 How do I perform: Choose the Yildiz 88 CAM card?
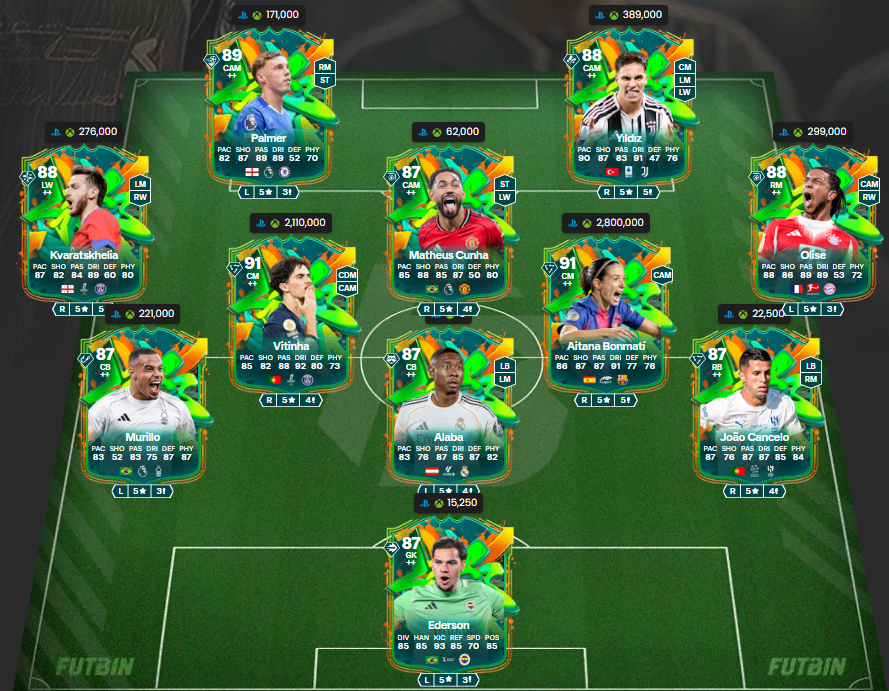tap(630, 102)
